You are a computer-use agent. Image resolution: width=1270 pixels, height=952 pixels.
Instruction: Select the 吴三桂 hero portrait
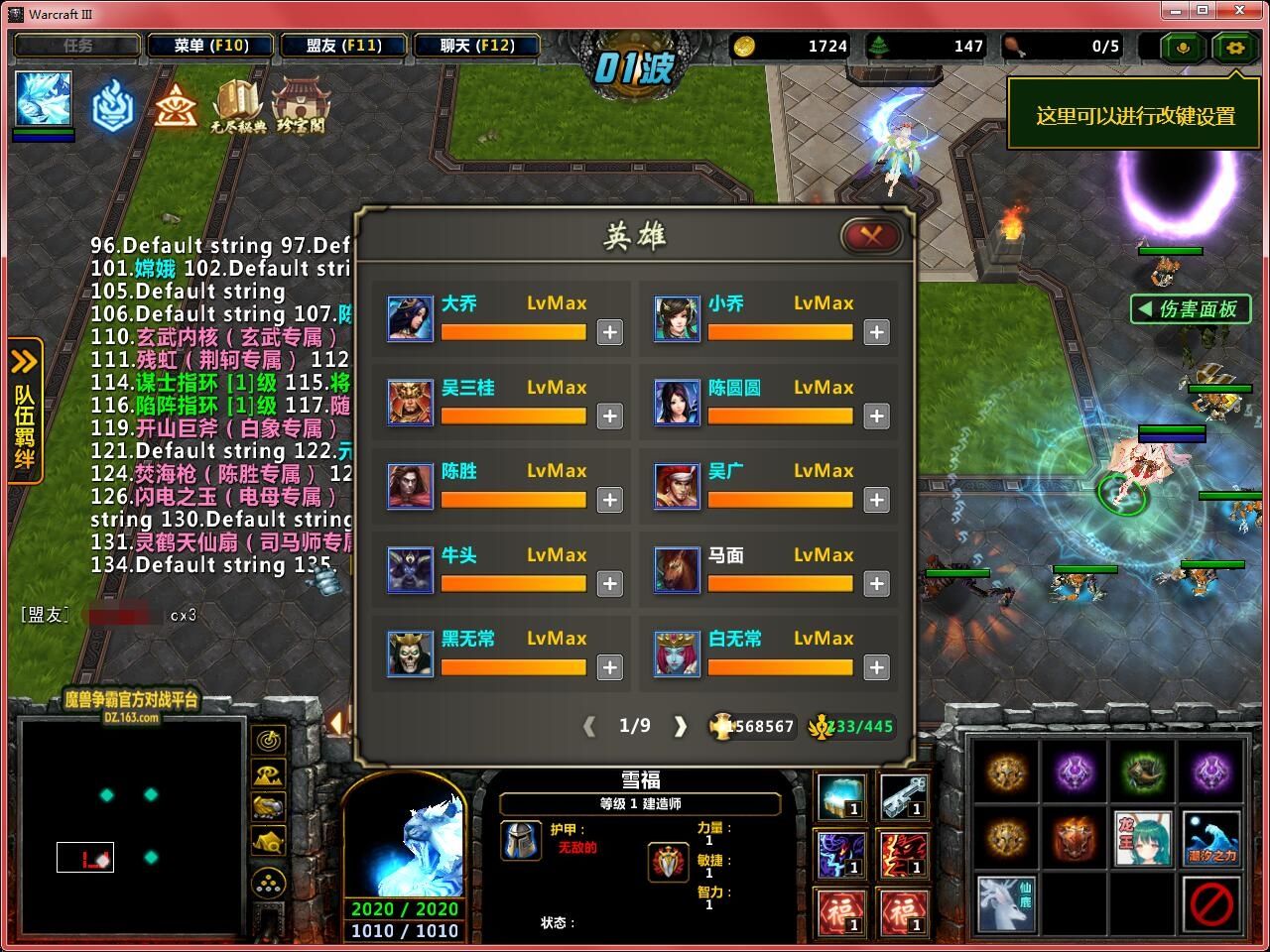tap(410, 402)
